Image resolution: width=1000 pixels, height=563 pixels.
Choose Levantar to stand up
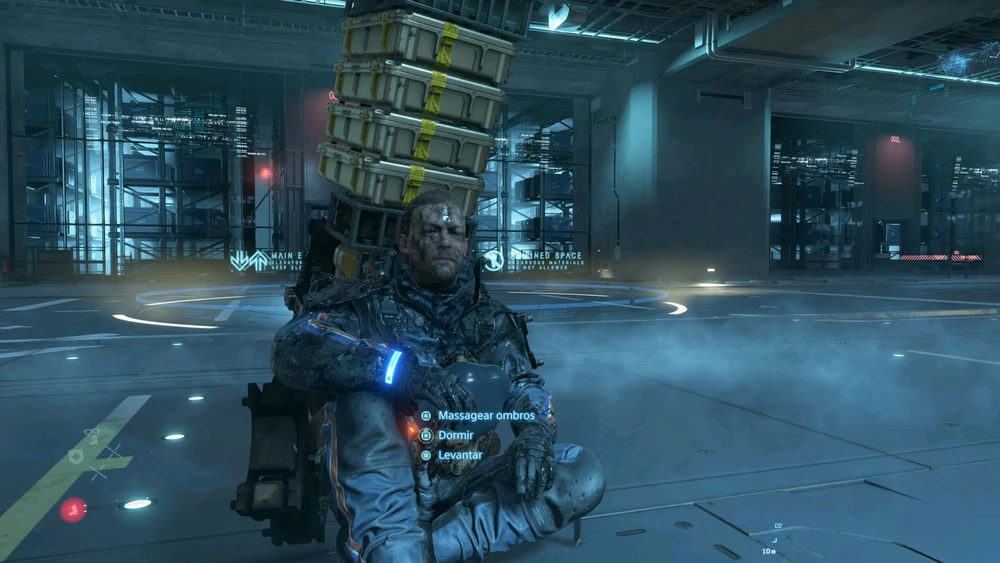point(460,455)
